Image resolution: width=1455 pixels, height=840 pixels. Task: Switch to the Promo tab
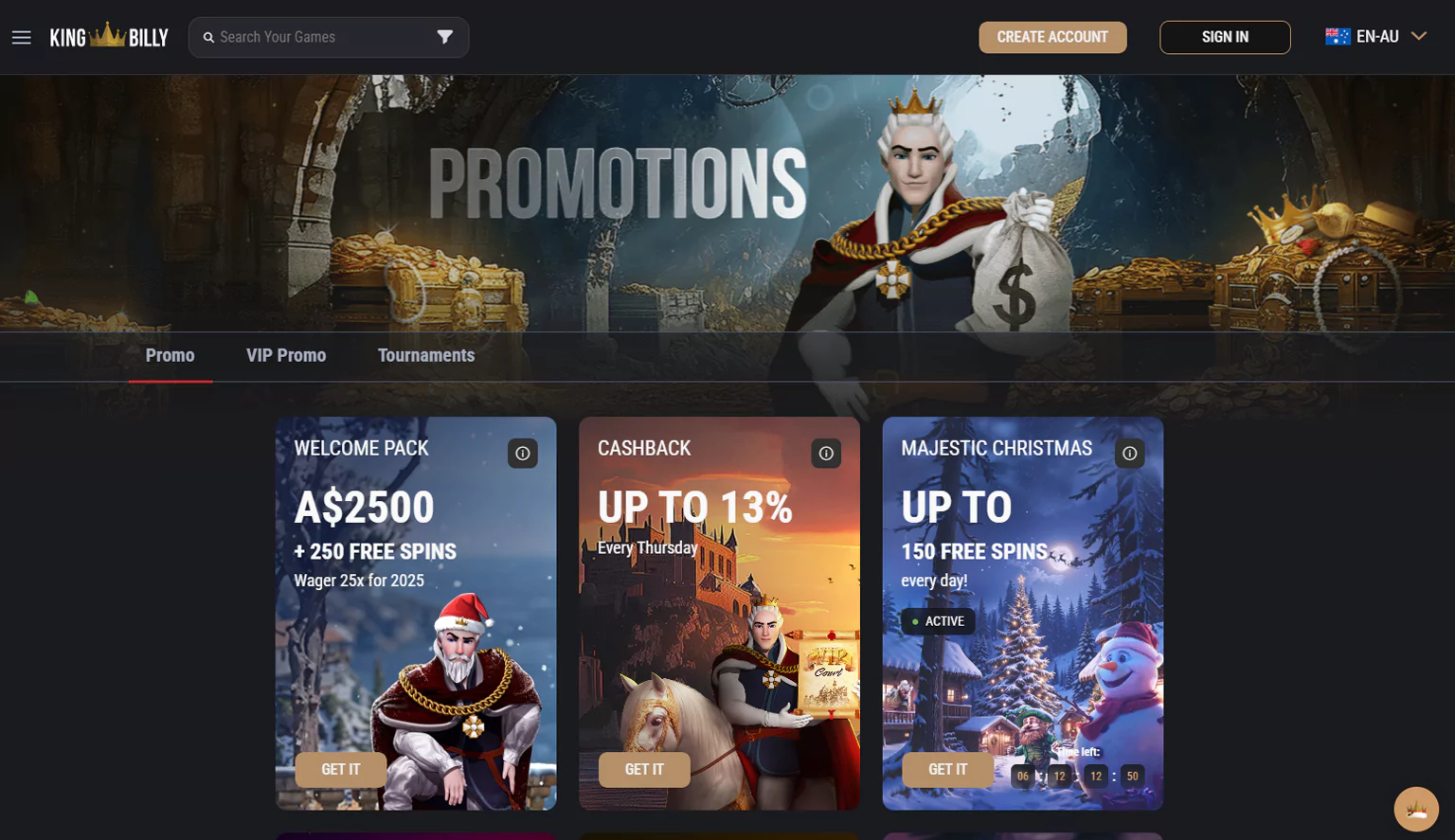[171, 356]
